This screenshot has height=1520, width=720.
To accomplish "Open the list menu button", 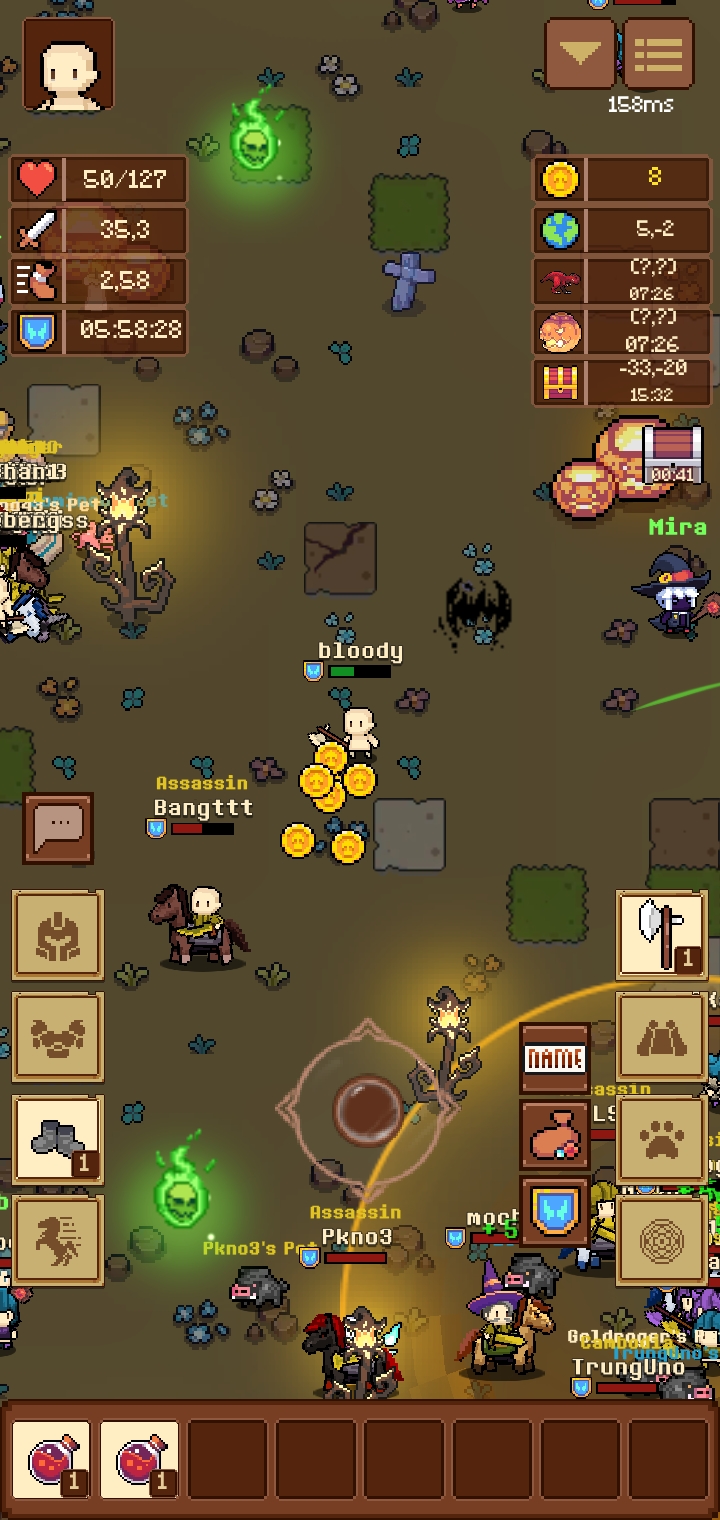I will point(658,54).
